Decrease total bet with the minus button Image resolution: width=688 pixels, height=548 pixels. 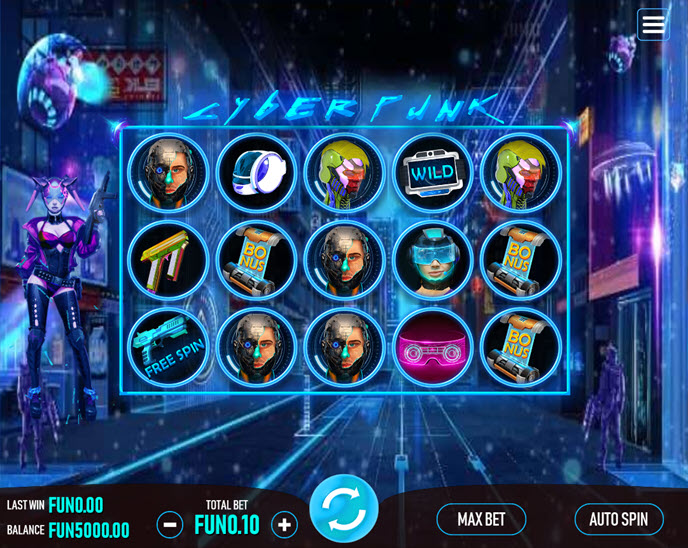tap(170, 524)
